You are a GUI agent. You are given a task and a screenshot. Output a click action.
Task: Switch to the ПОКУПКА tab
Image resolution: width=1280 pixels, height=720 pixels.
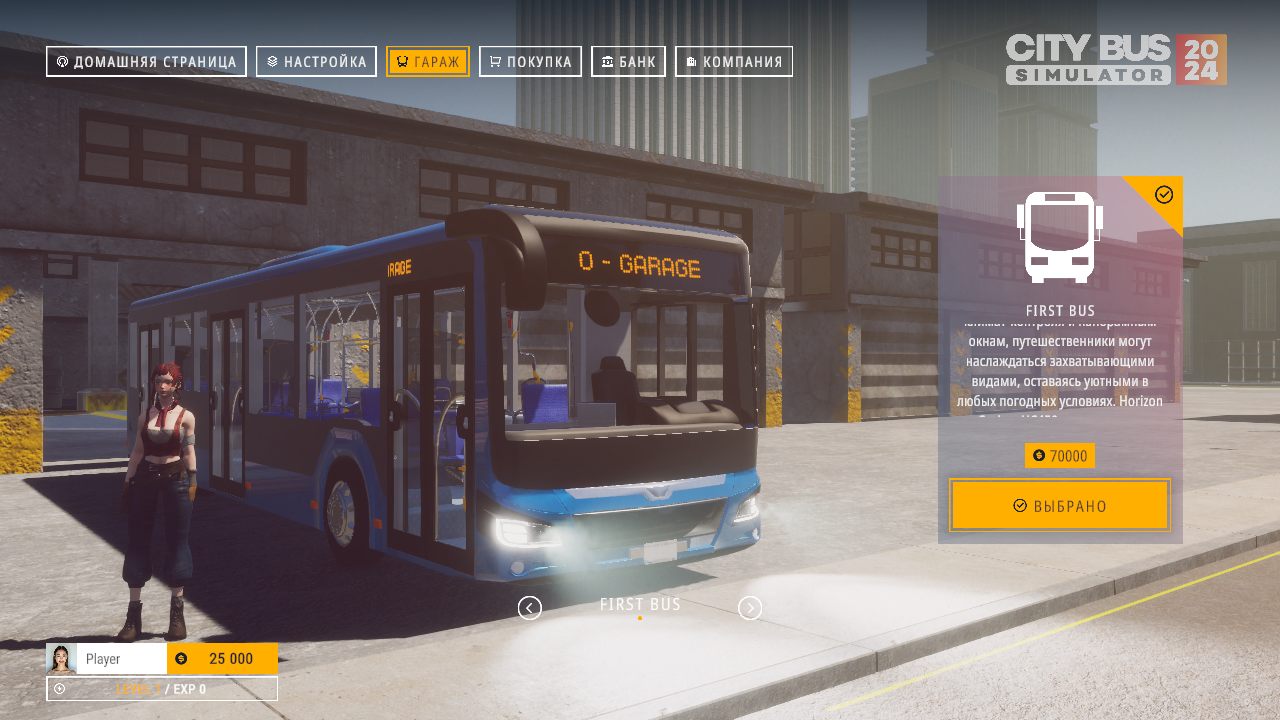click(x=530, y=61)
